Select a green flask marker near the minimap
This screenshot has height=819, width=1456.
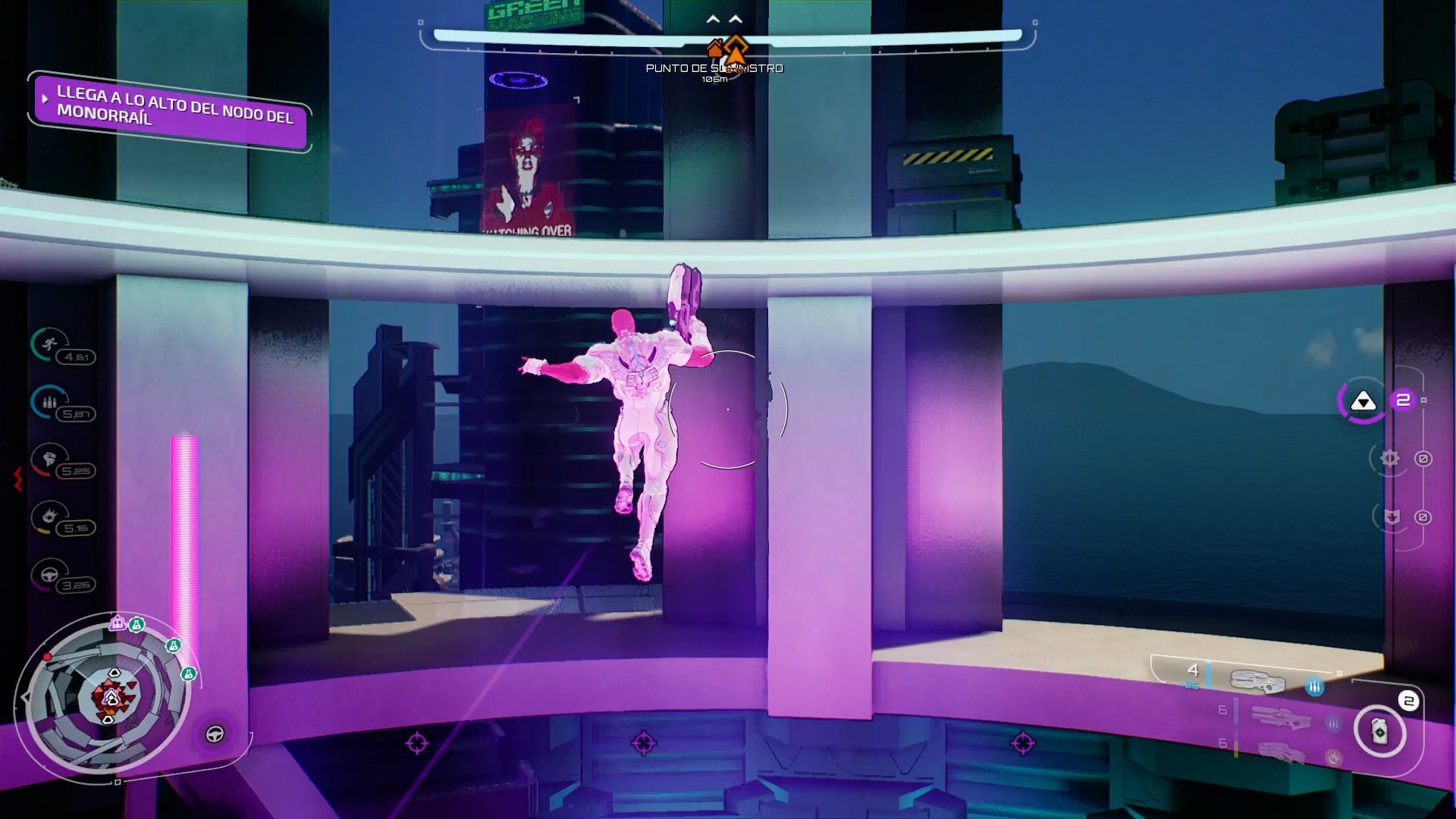tap(136, 625)
